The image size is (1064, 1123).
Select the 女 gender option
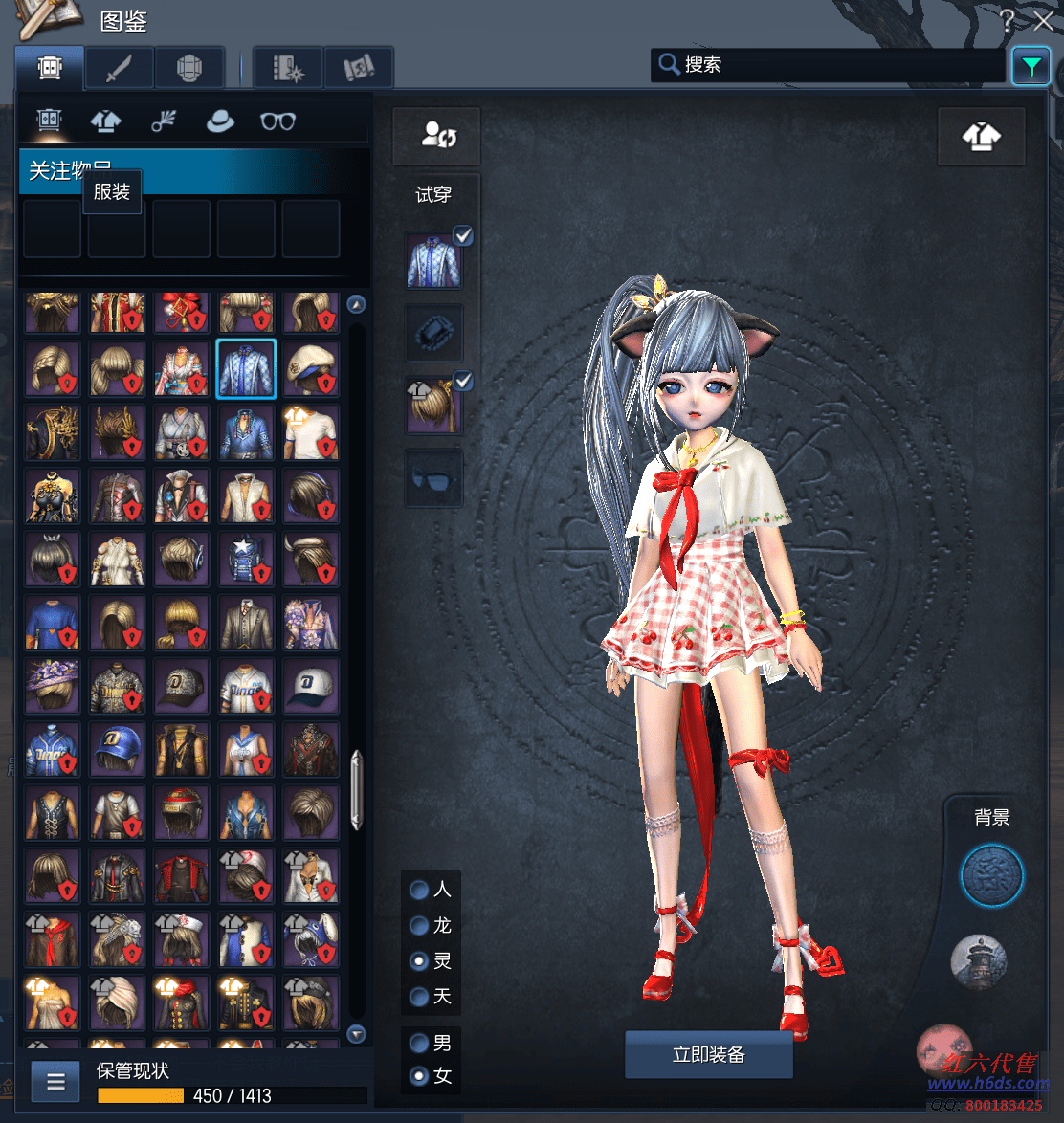(419, 1076)
